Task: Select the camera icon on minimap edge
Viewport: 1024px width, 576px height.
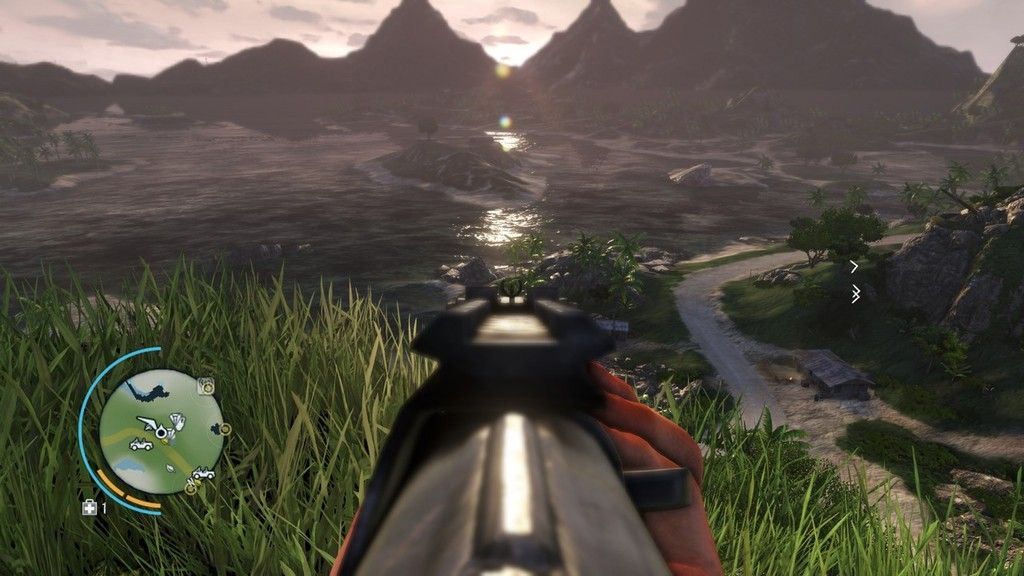Action: (206, 386)
